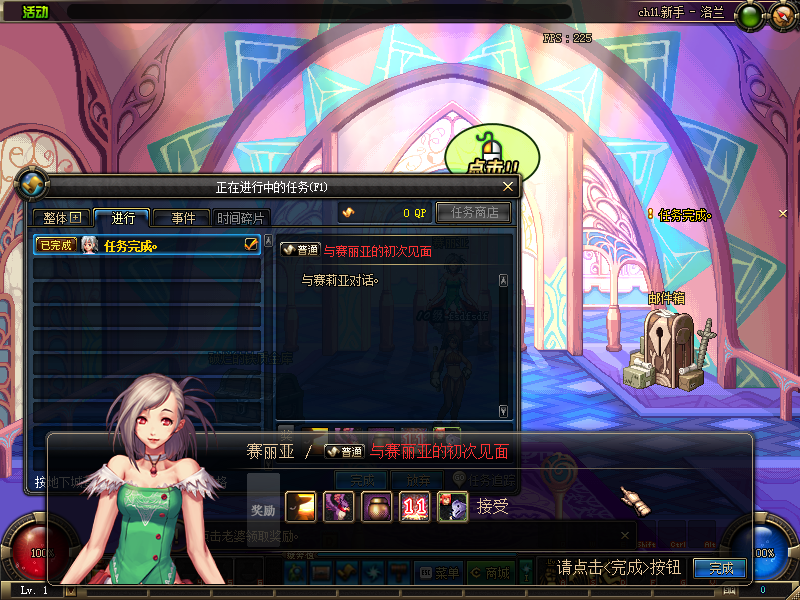Switch to the 时间碎片 tab

click(x=241, y=218)
